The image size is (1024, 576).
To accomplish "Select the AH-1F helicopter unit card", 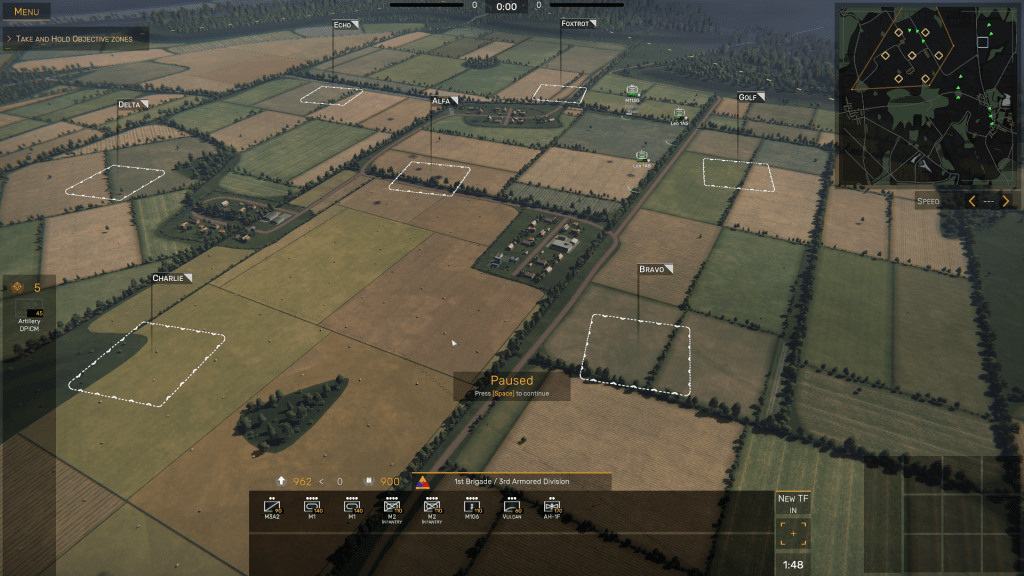I will (551, 510).
